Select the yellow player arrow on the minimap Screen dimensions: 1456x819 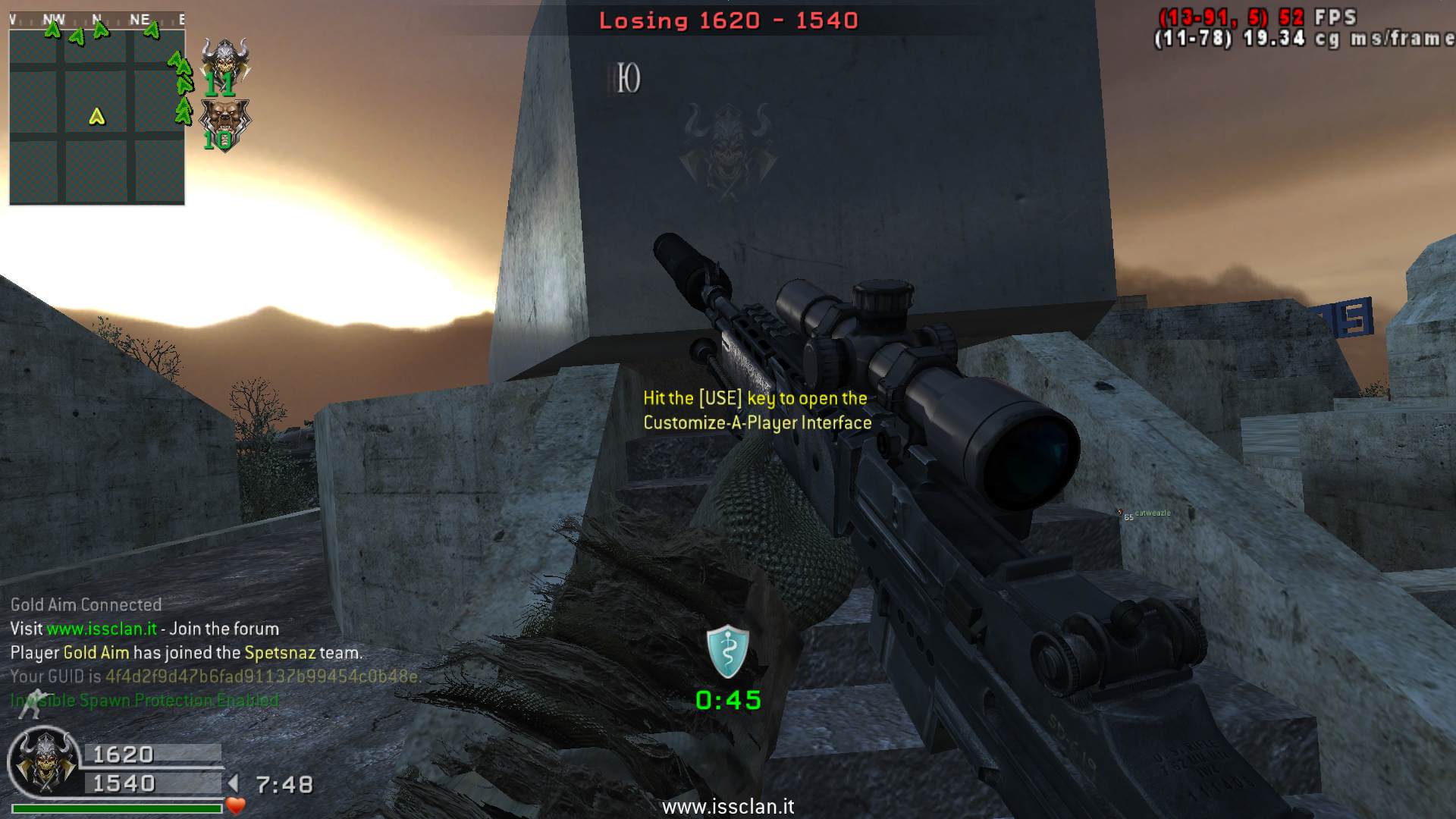click(97, 117)
